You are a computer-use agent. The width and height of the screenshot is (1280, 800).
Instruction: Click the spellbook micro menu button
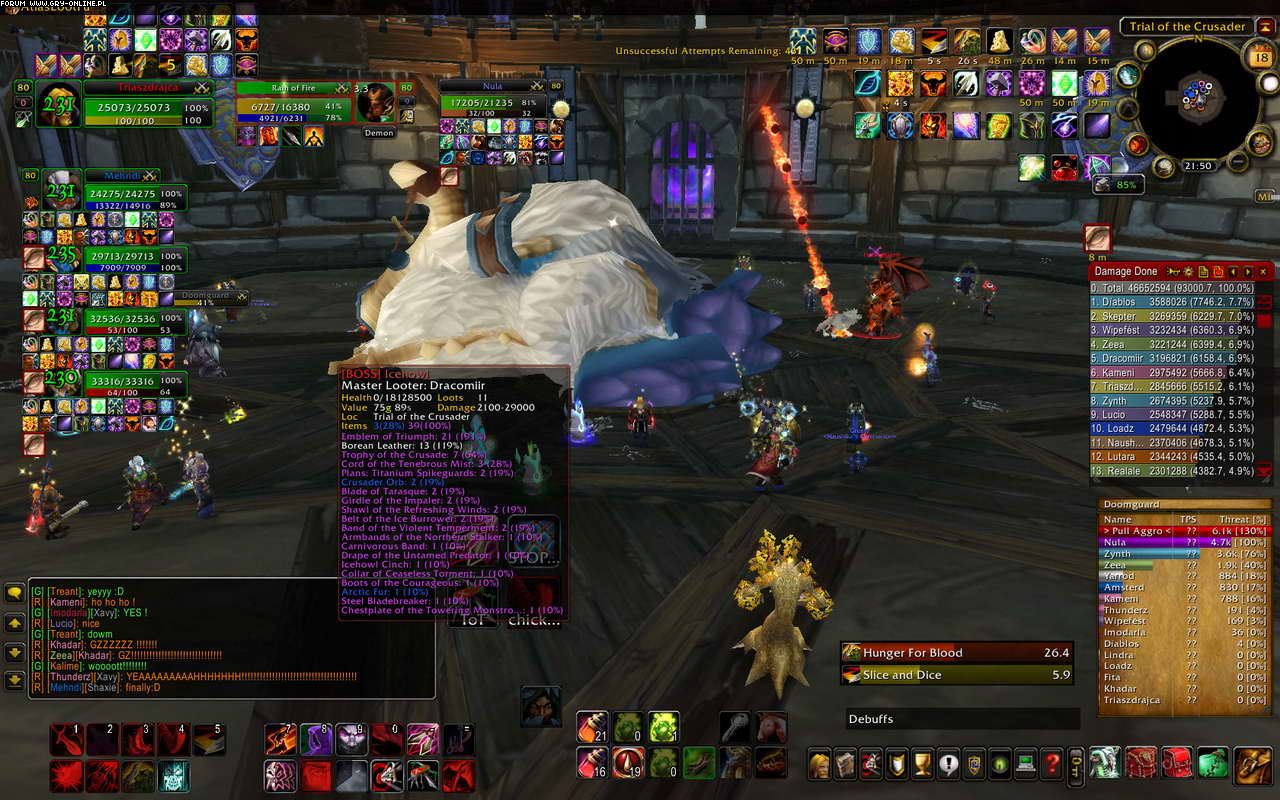pyautogui.click(x=846, y=764)
